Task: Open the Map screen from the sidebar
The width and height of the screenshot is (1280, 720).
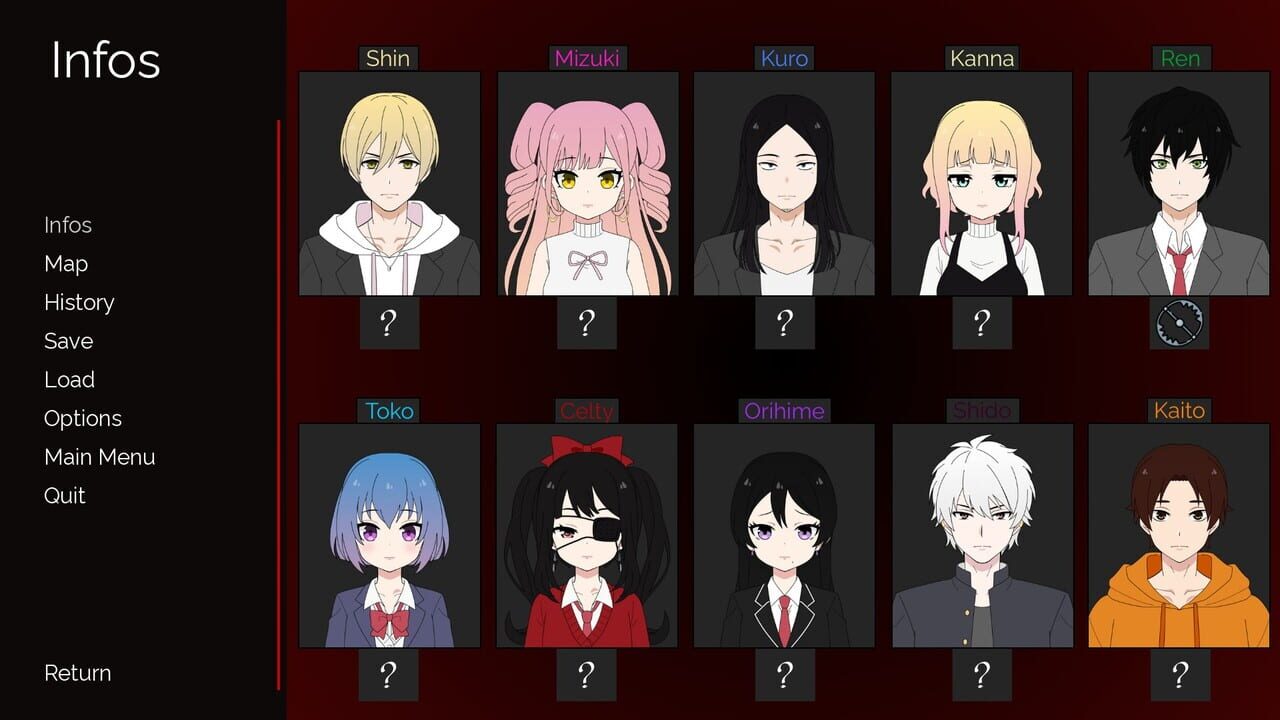Action: click(x=64, y=263)
